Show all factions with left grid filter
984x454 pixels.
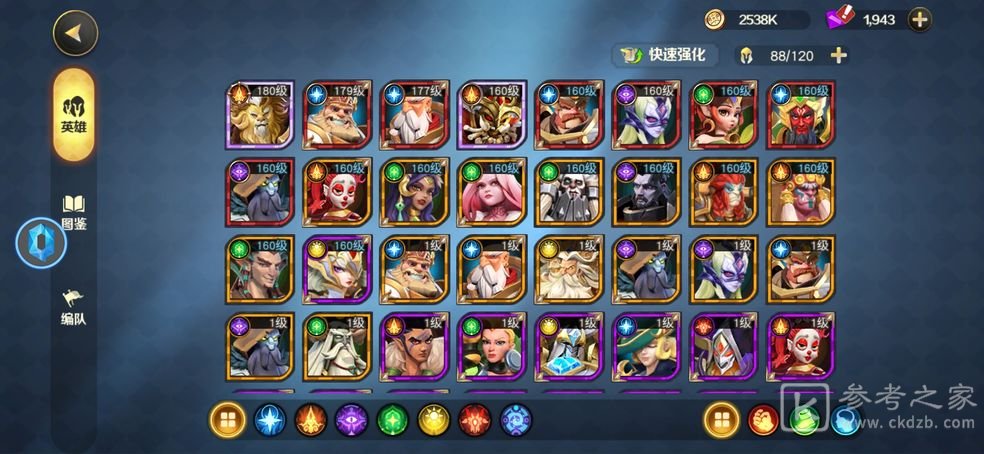(x=227, y=421)
